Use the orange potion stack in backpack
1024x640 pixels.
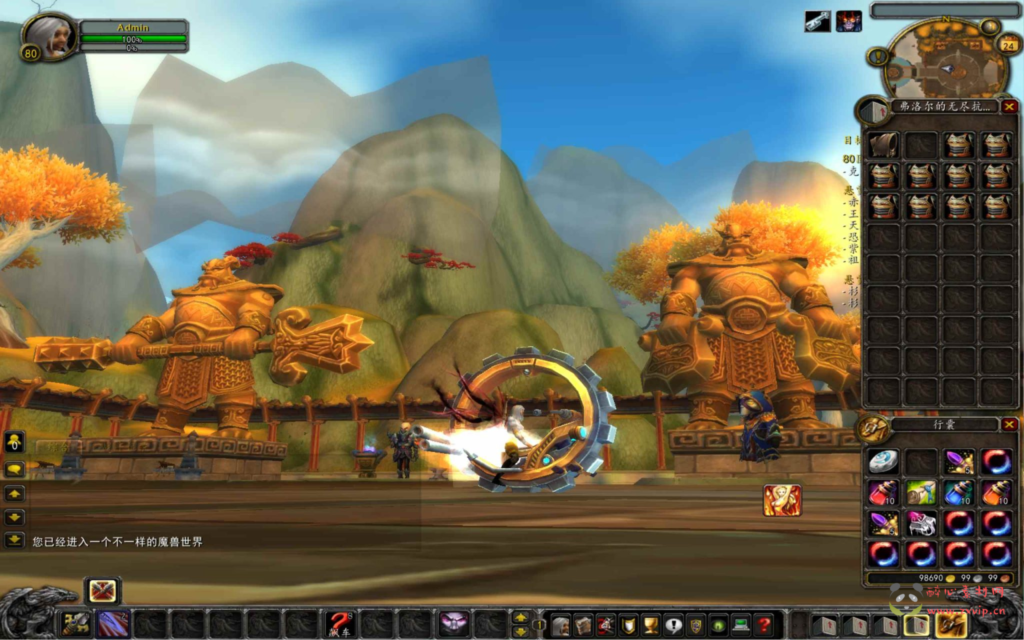tap(996, 492)
